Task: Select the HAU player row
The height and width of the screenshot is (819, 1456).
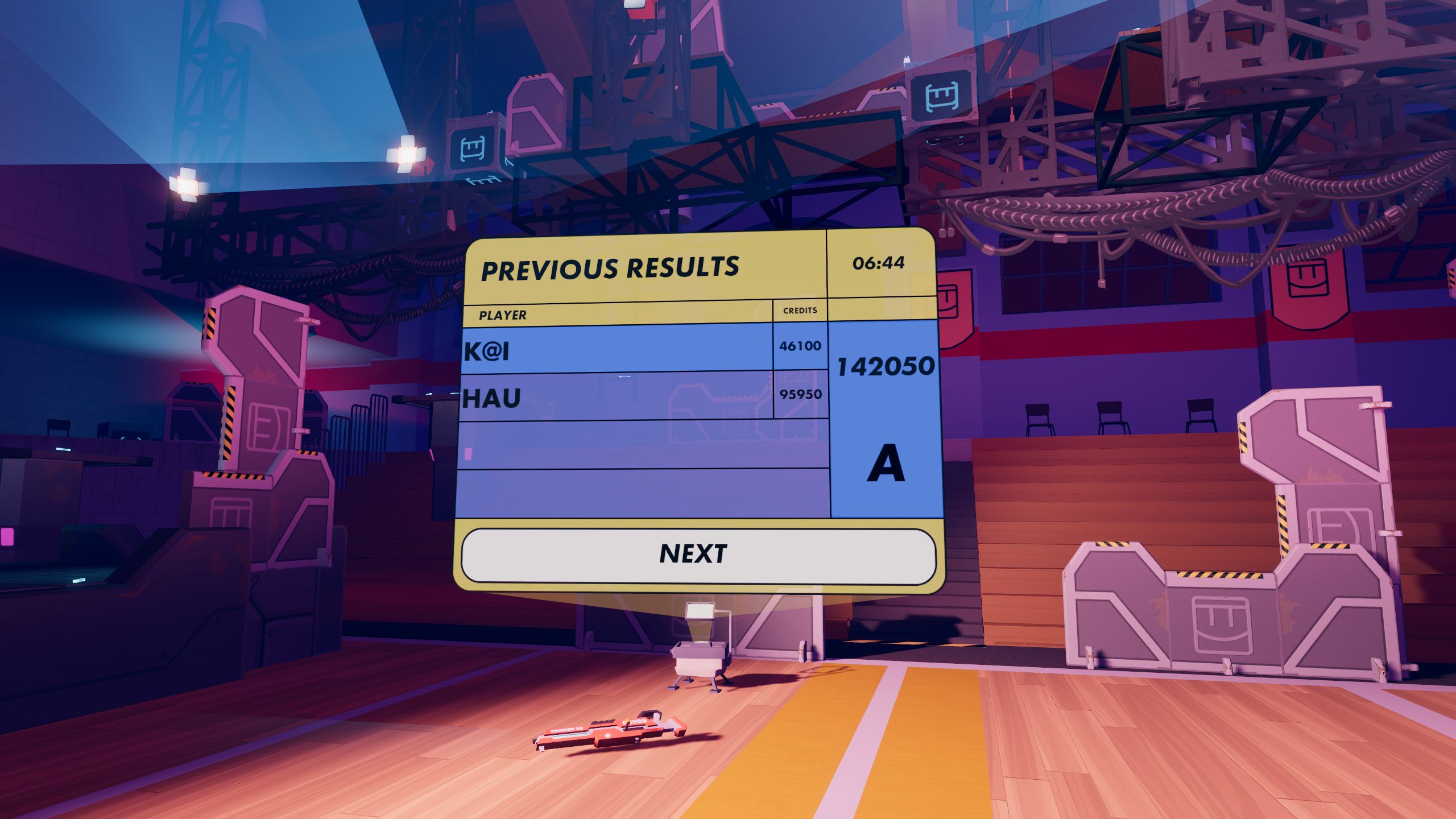Action: (617, 397)
